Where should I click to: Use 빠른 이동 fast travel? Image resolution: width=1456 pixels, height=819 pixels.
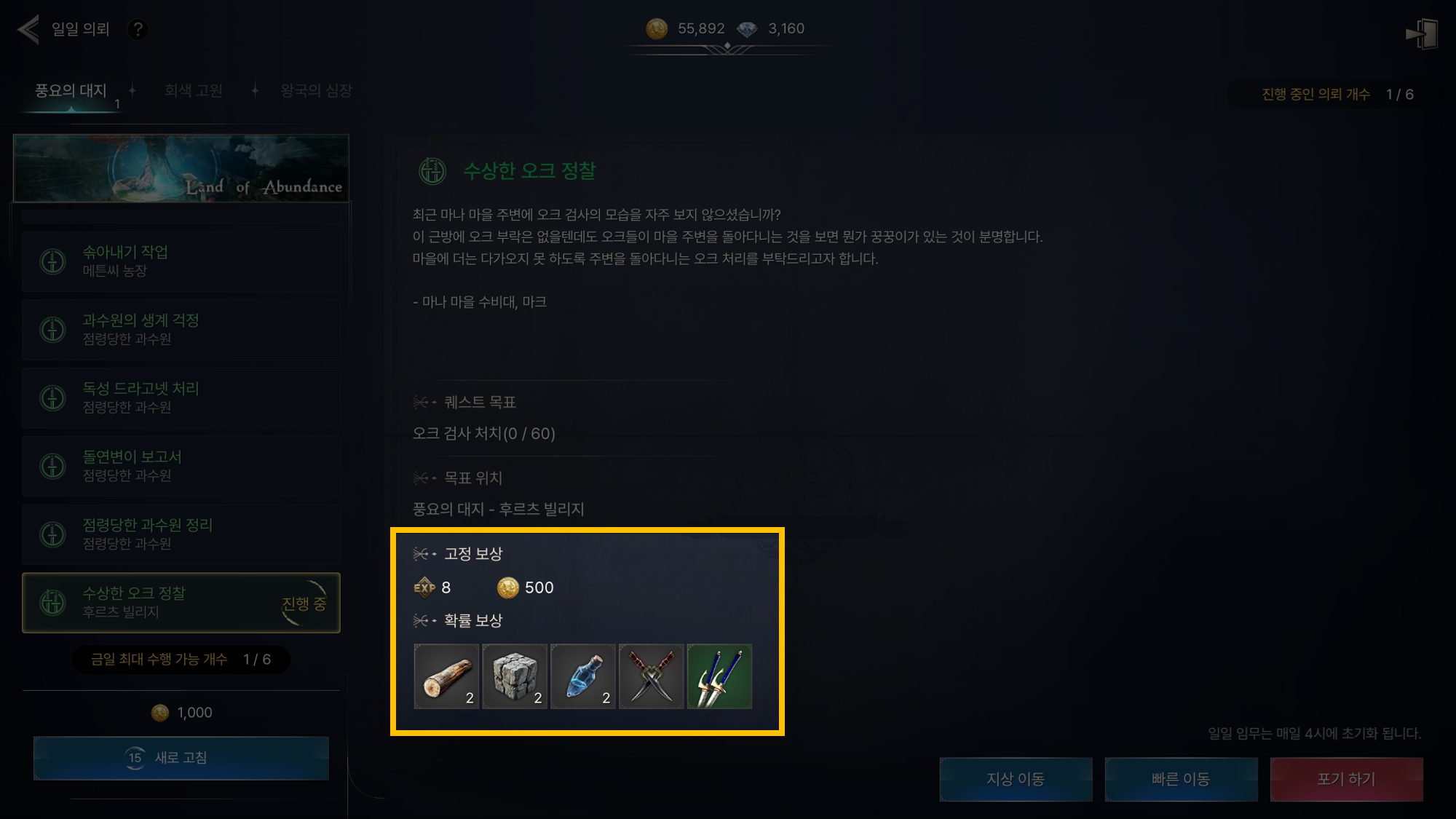coord(1181,779)
